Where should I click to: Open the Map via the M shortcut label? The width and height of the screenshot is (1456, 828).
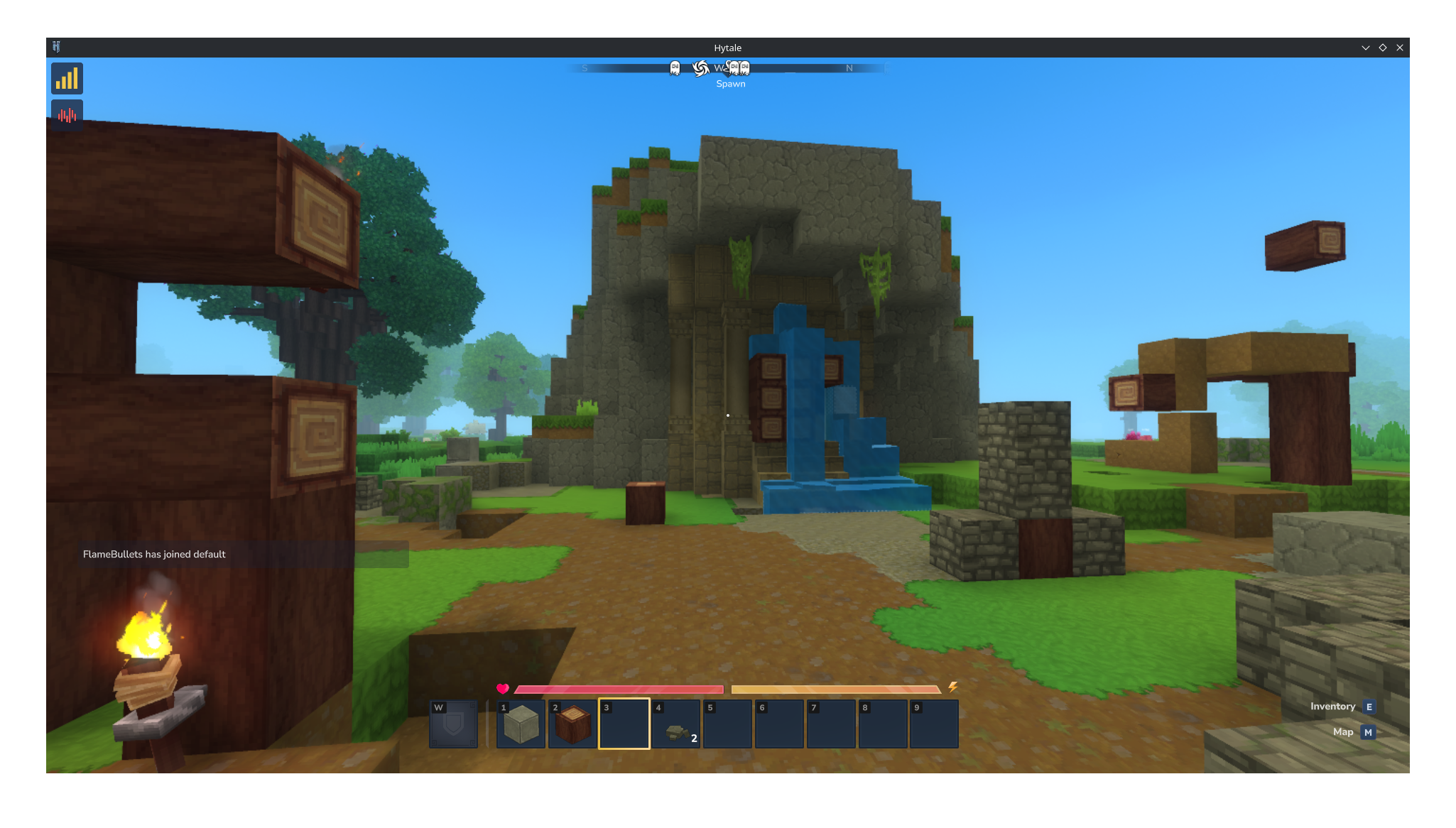point(1368,732)
